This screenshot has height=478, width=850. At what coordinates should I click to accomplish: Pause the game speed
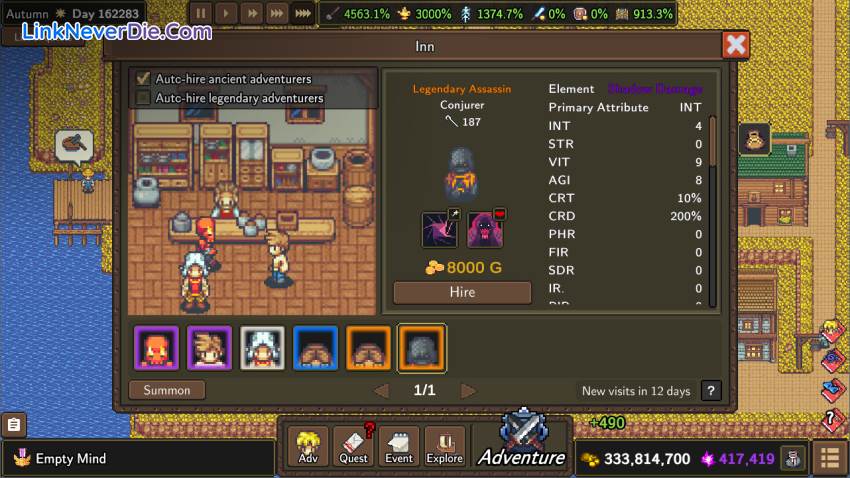[x=201, y=14]
